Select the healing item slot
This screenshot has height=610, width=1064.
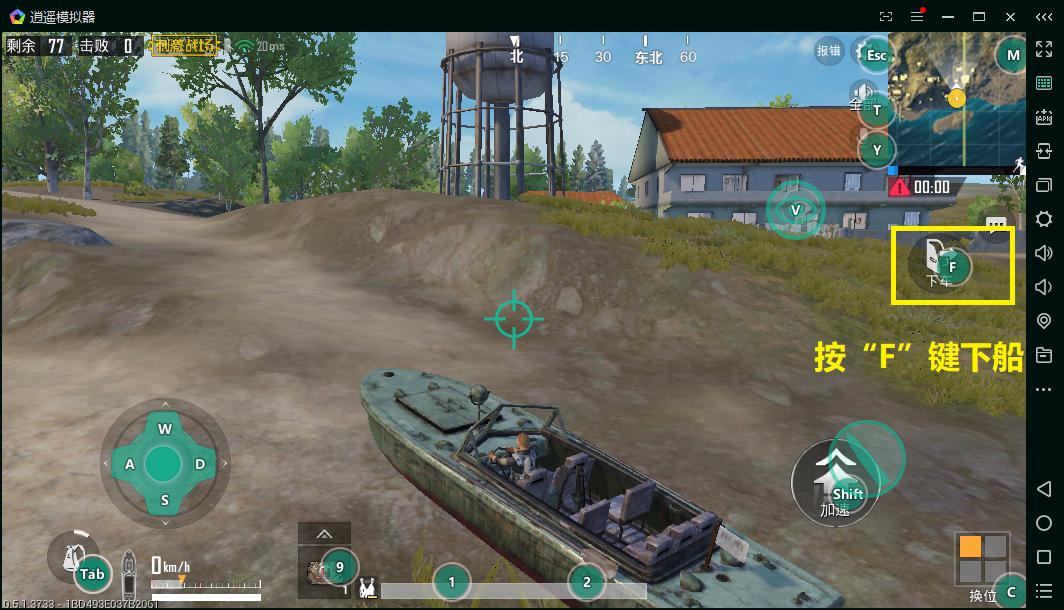click(x=324, y=570)
